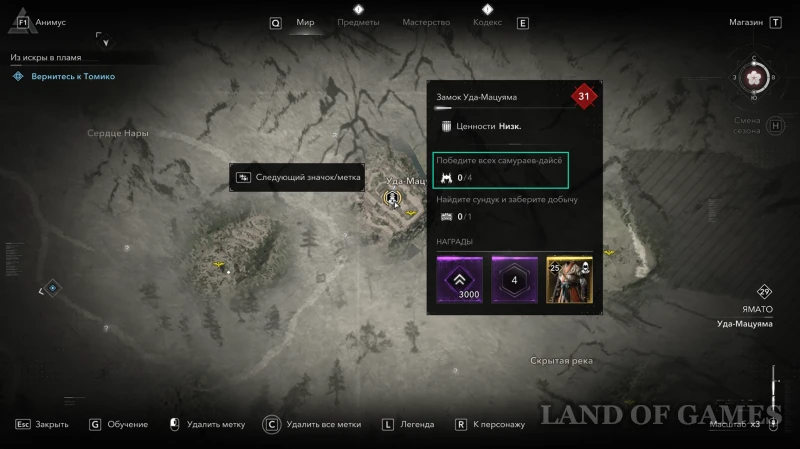The height and width of the screenshot is (449, 800).
Task: Open the Кодекс tab
Action: pyautogui.click(x=487, y=22)
